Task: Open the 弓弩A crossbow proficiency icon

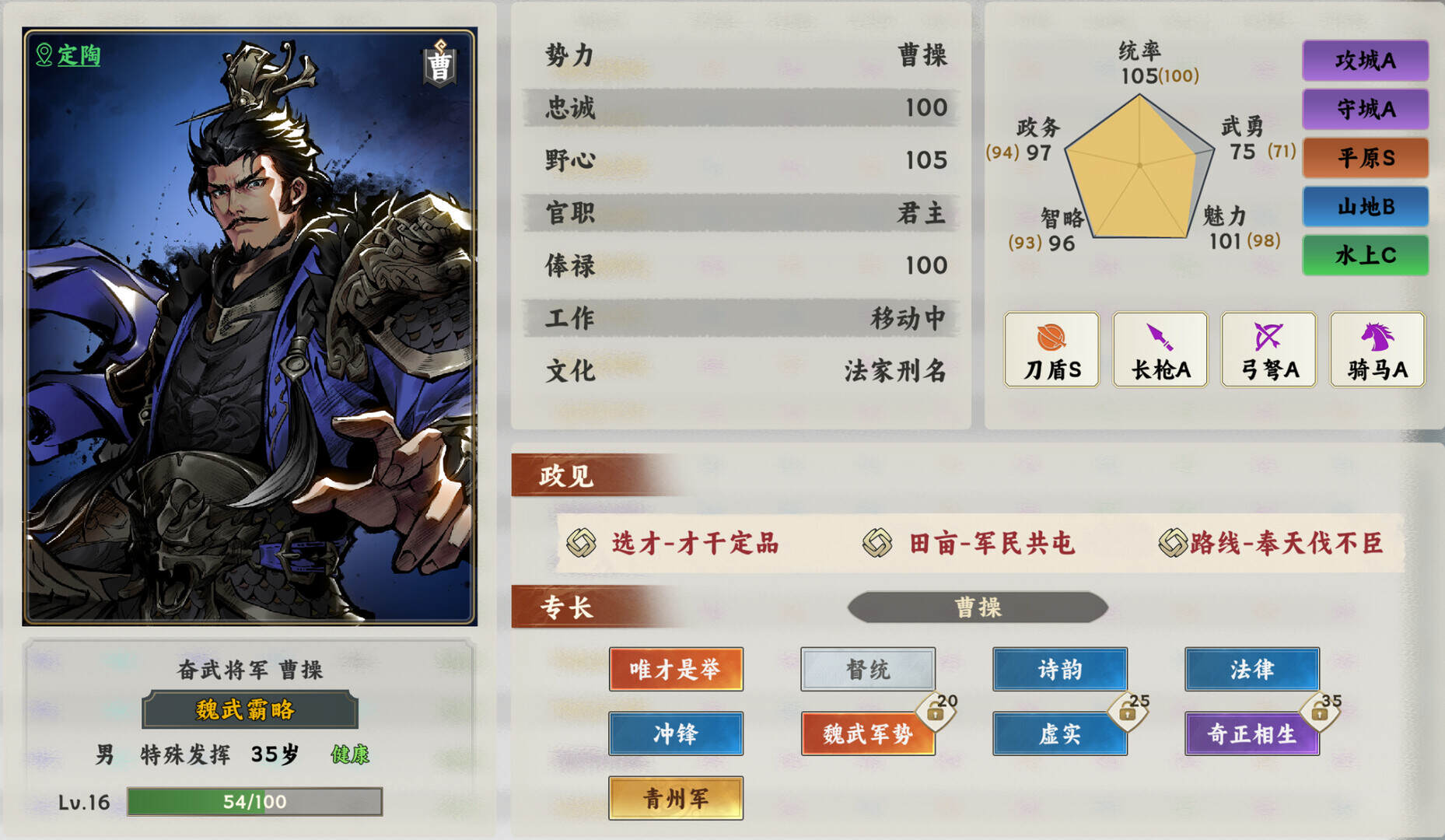Action: click(1268, 349)
